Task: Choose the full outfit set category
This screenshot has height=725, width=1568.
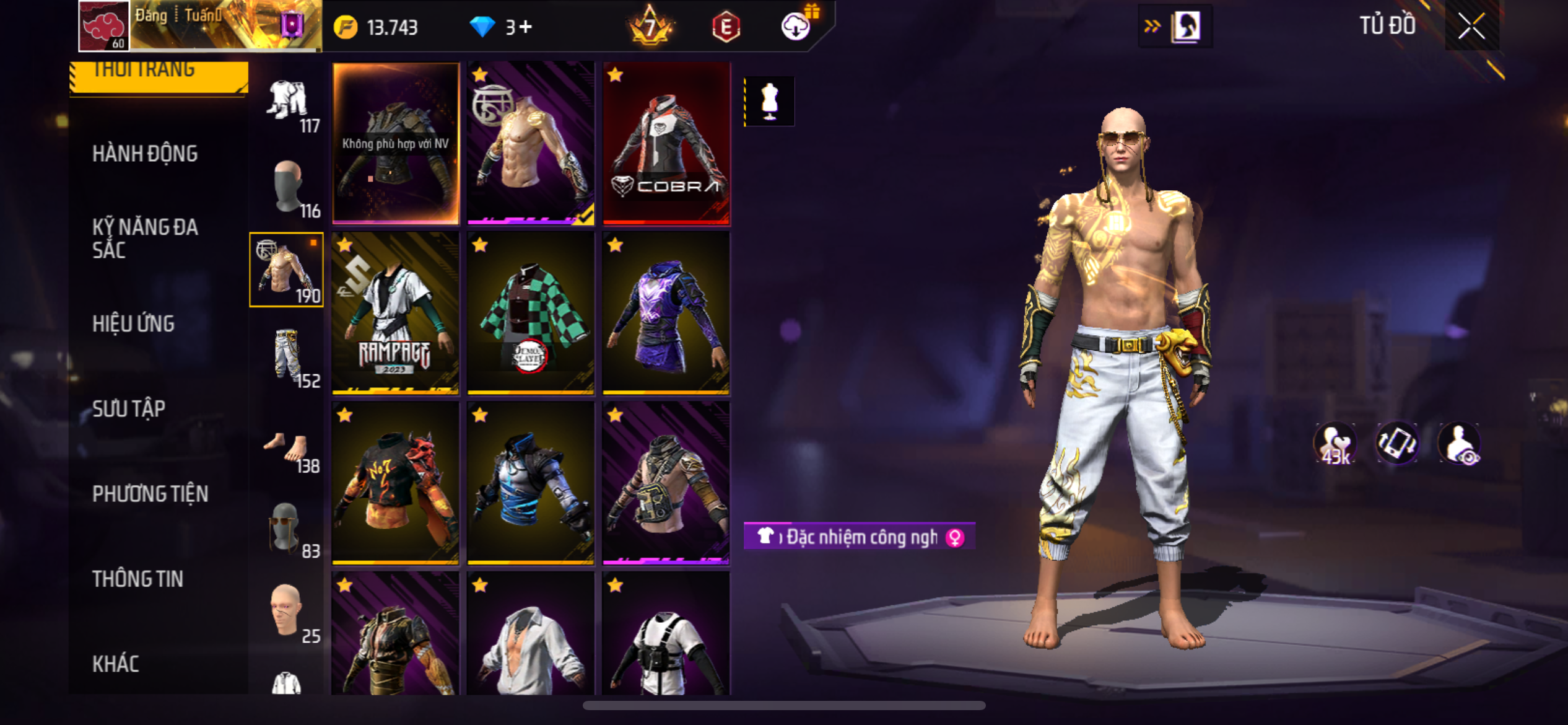Action: [287, 104]
